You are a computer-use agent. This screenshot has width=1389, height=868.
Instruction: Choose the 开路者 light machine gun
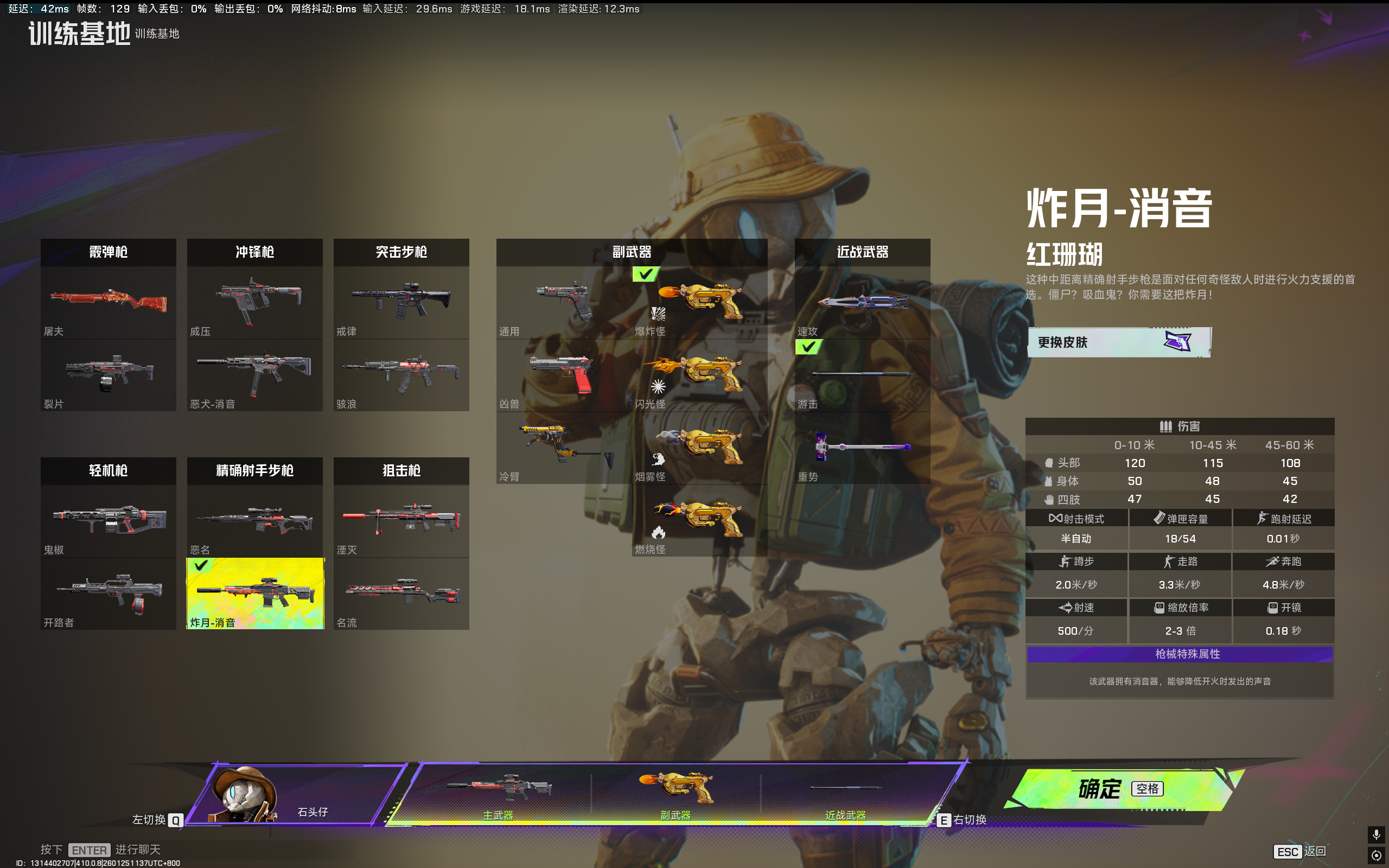tap(108, 593)
